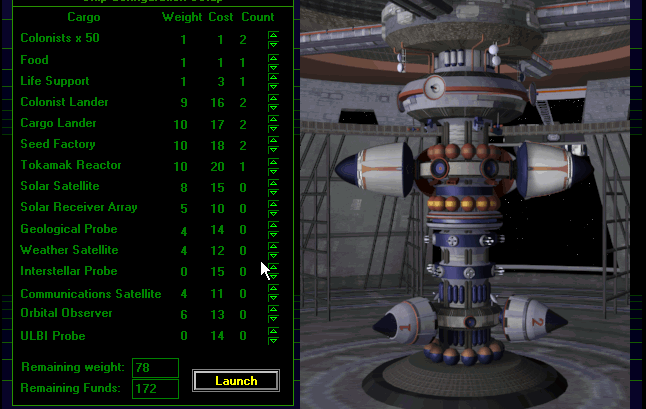Screen dimensions: 646x409
Task: Decrease the Colonists x 50 count
Action: pos(273,44)
